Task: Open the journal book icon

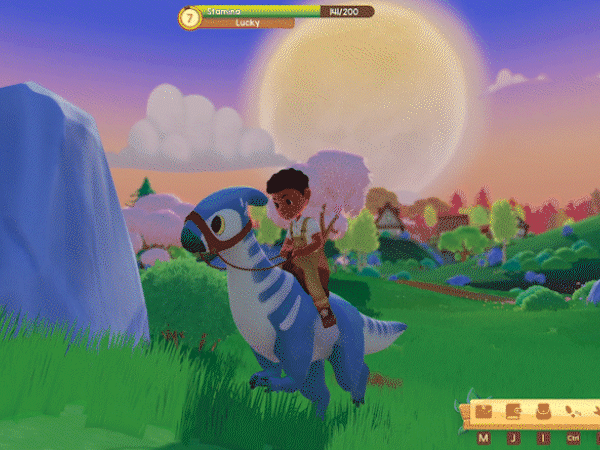Action: (x=513, y=411)
